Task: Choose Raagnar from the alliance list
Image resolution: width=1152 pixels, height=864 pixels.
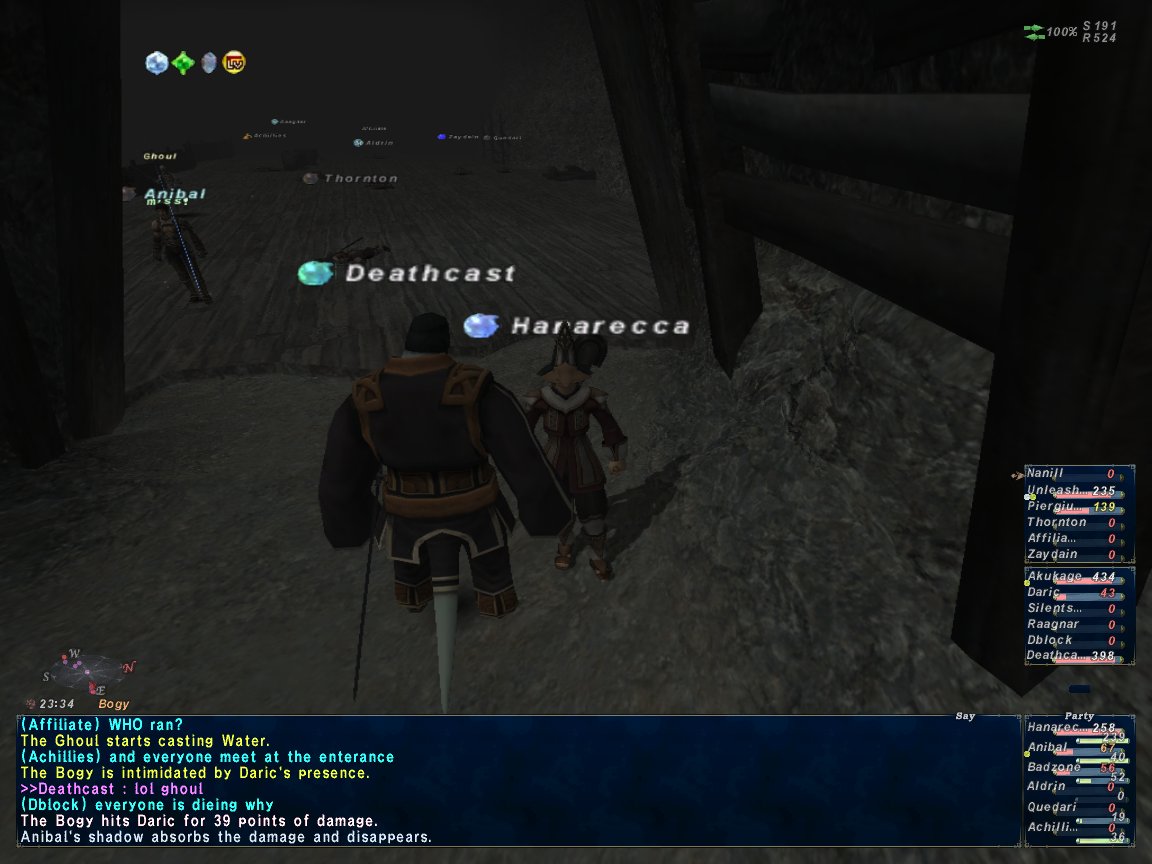Action: (1054, 624)
